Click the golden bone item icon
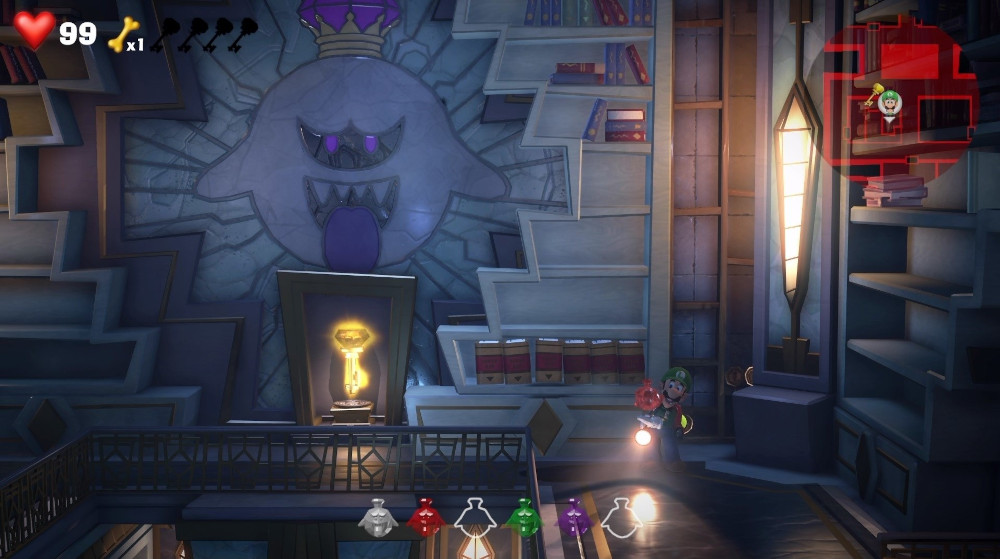The image size is (1000, 559). click(122, 33)
